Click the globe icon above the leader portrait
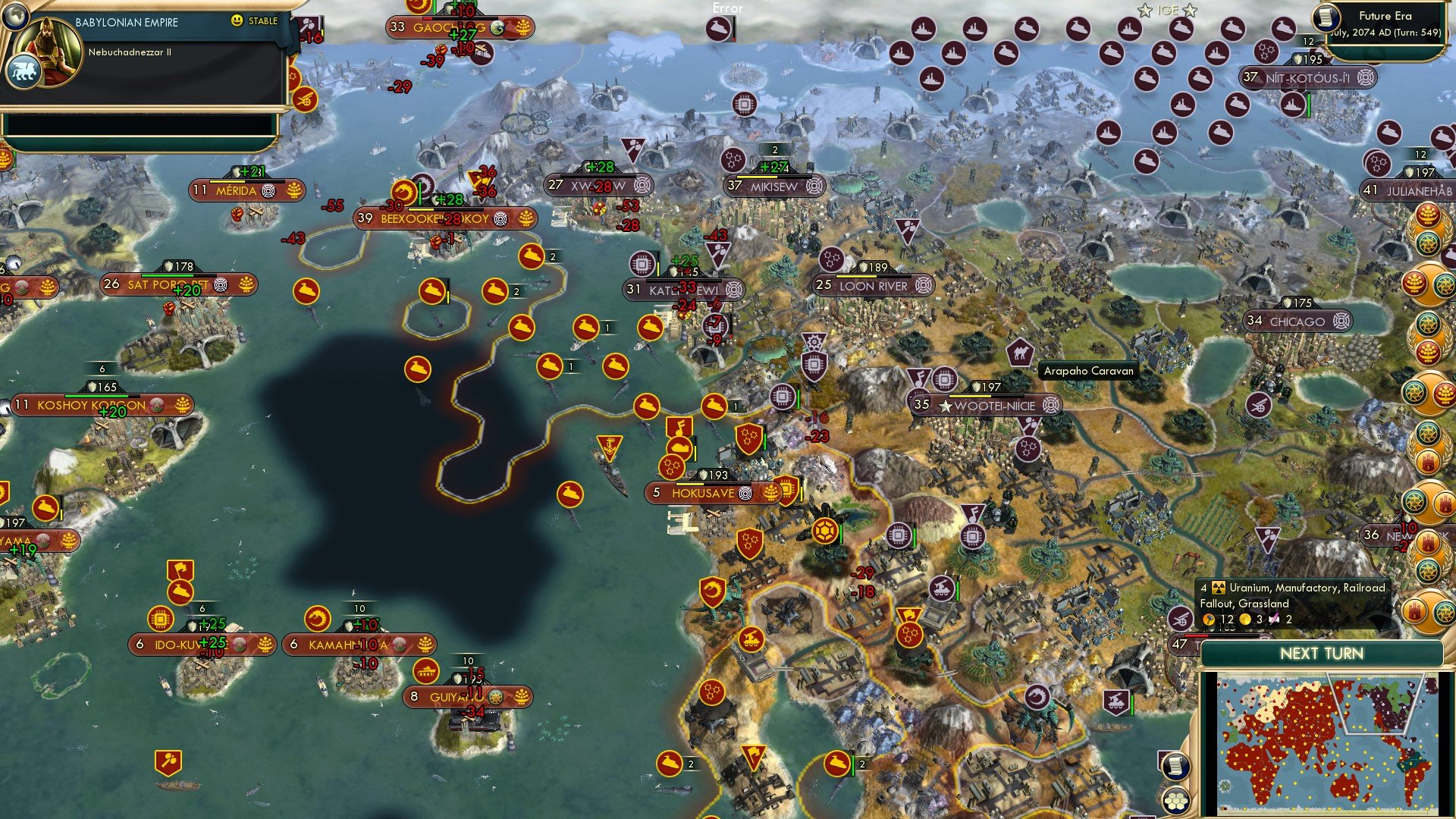Viewport: 1456px width, 819px height. point(14,17)
